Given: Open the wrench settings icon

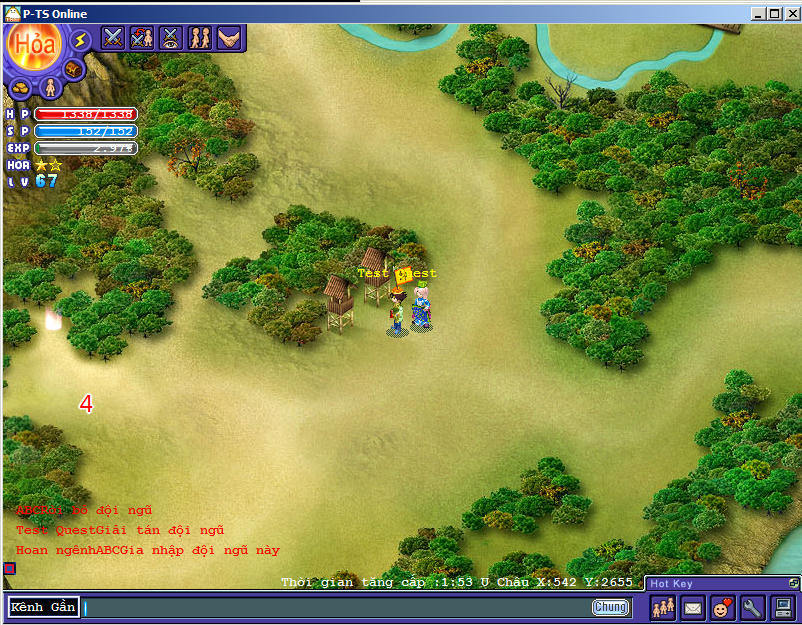Looking at the screenshot, I should [x=752, y=607].
